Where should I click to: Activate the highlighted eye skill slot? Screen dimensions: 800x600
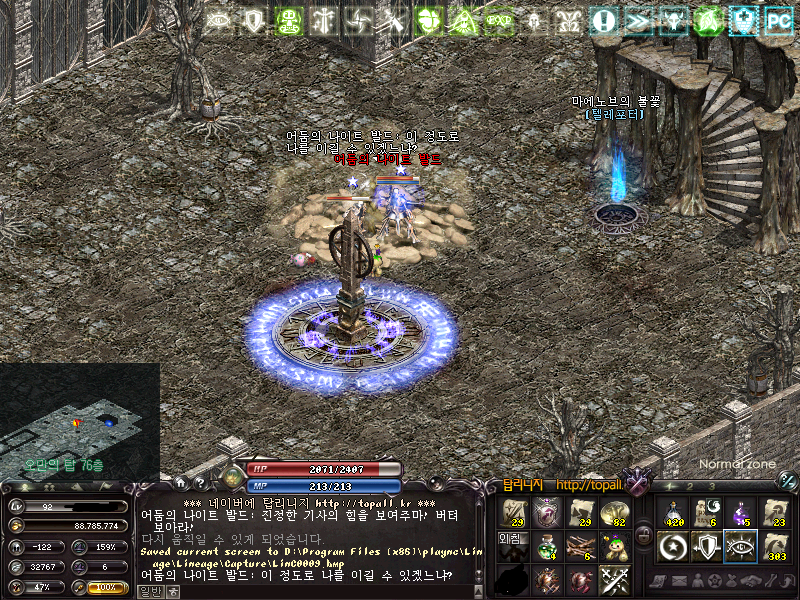[740, 547]
